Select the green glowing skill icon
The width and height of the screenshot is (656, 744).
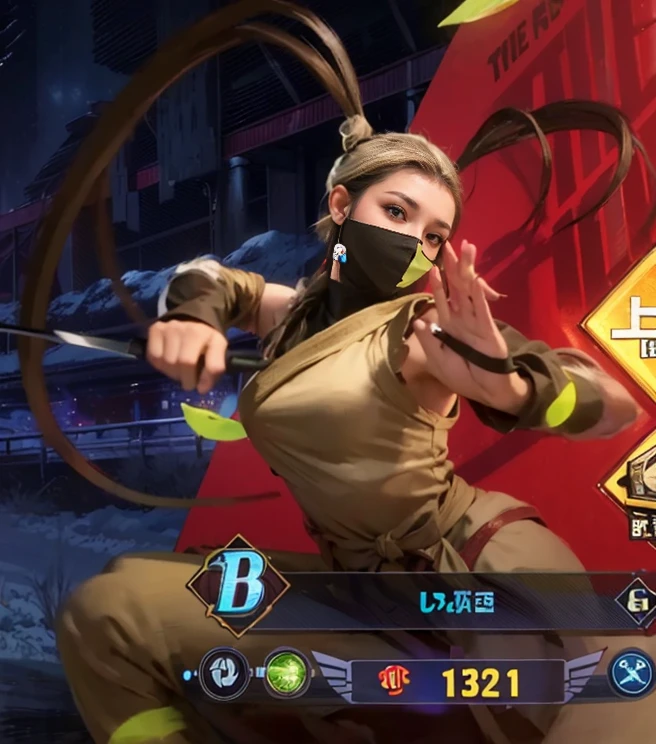287,673
